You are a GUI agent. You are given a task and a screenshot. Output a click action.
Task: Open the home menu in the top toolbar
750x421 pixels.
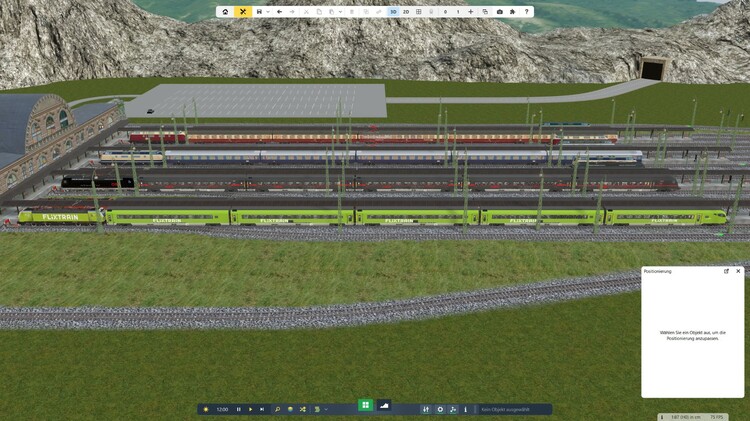[226, 12]
